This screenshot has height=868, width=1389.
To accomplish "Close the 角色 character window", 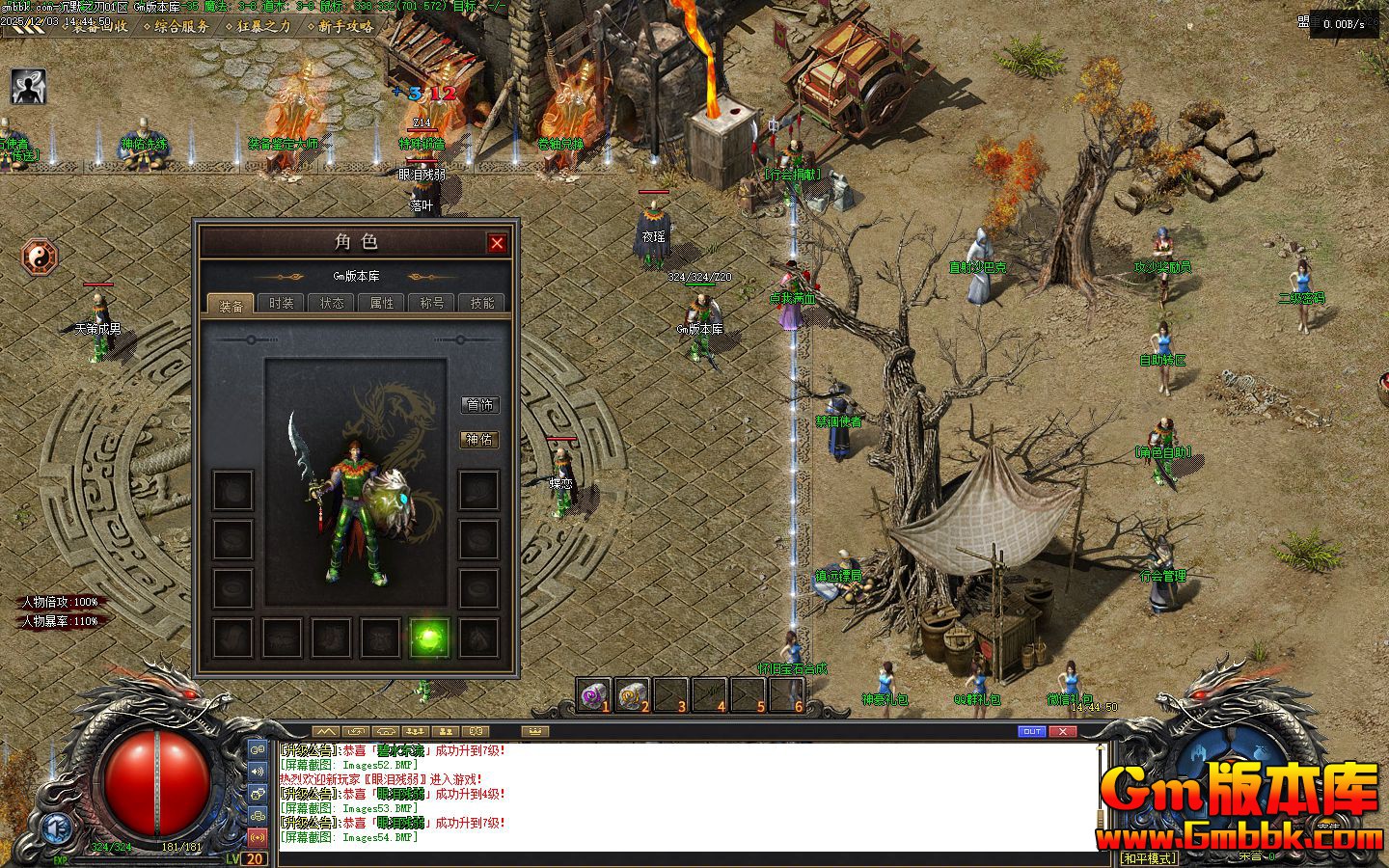I will pyautogui.click(x=497, y=243).
